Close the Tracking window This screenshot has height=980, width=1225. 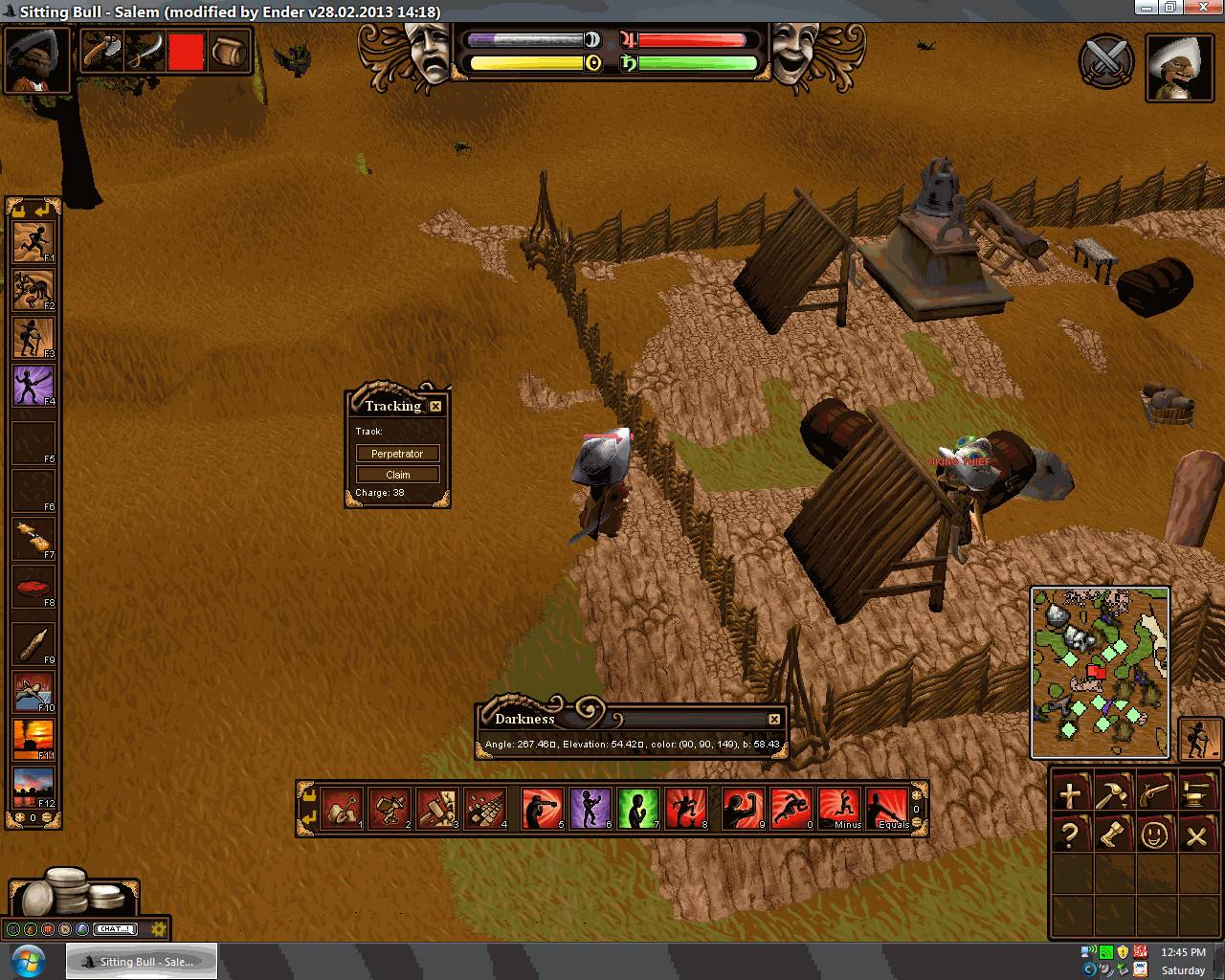point(435,406)
